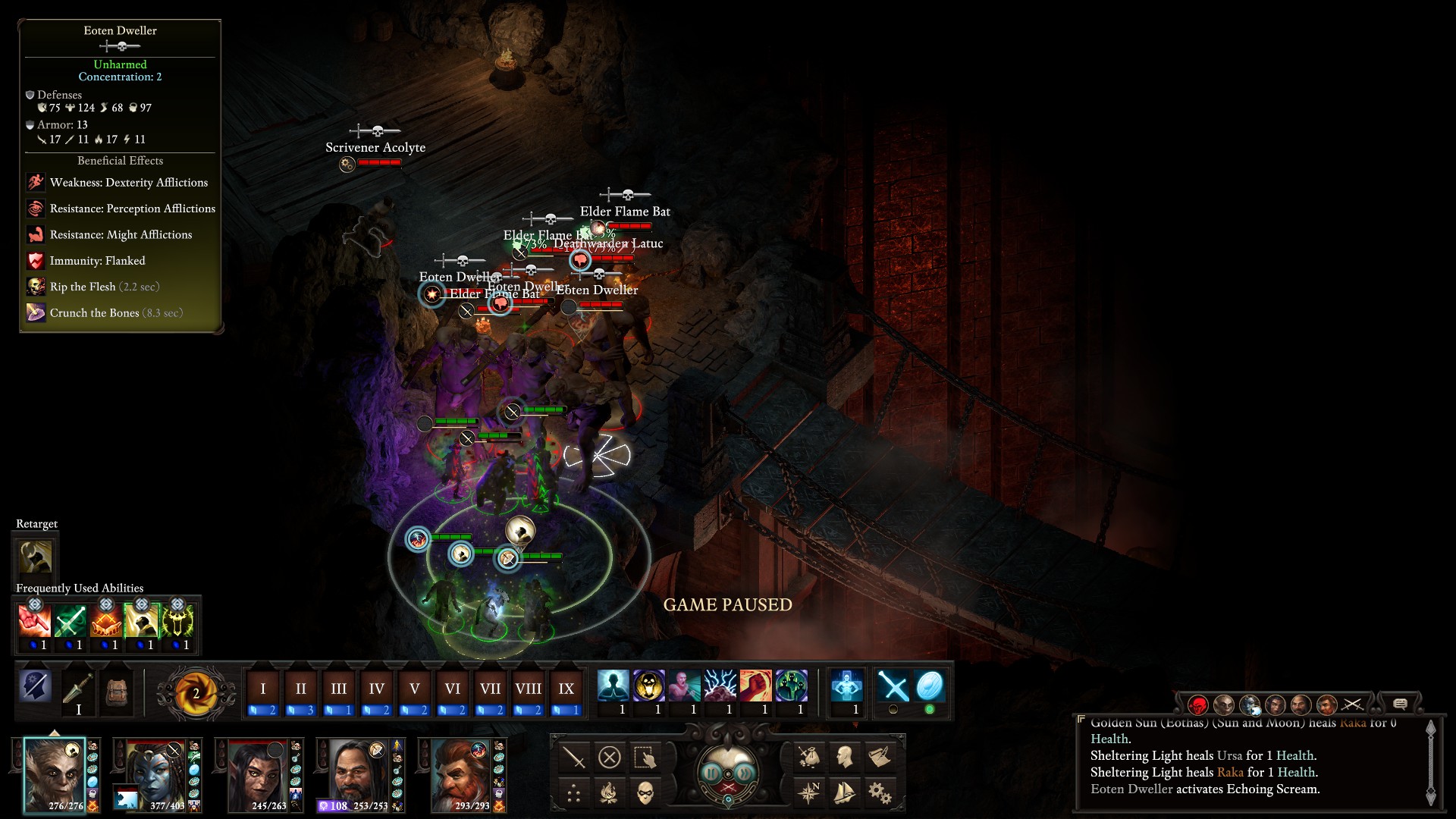The image size is (1456, 819).
Task: Choose spell level I
Action: (x=262, y=689)
